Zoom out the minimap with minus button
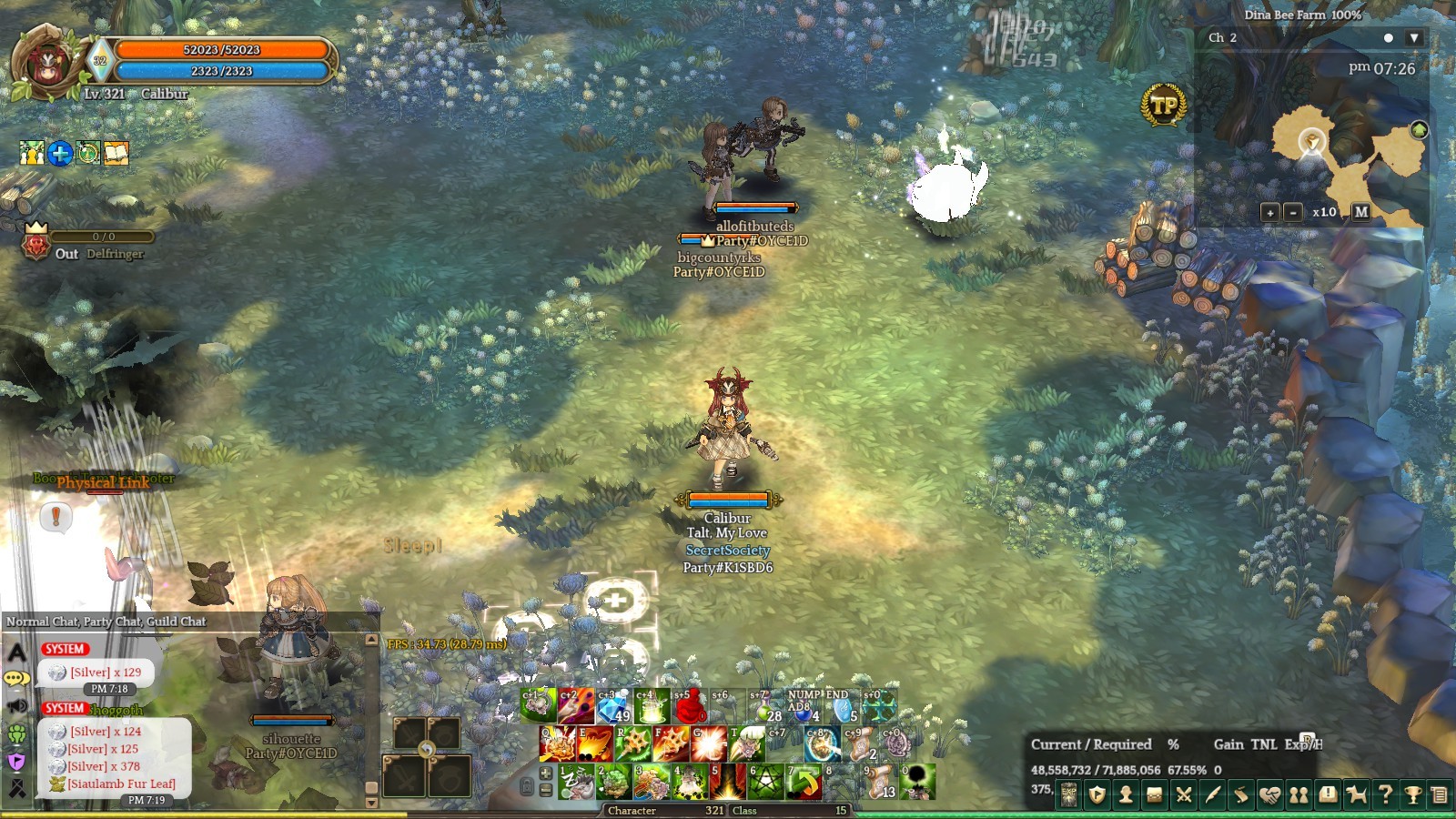The image size is (1456, 819). [x=1293, y=212]
